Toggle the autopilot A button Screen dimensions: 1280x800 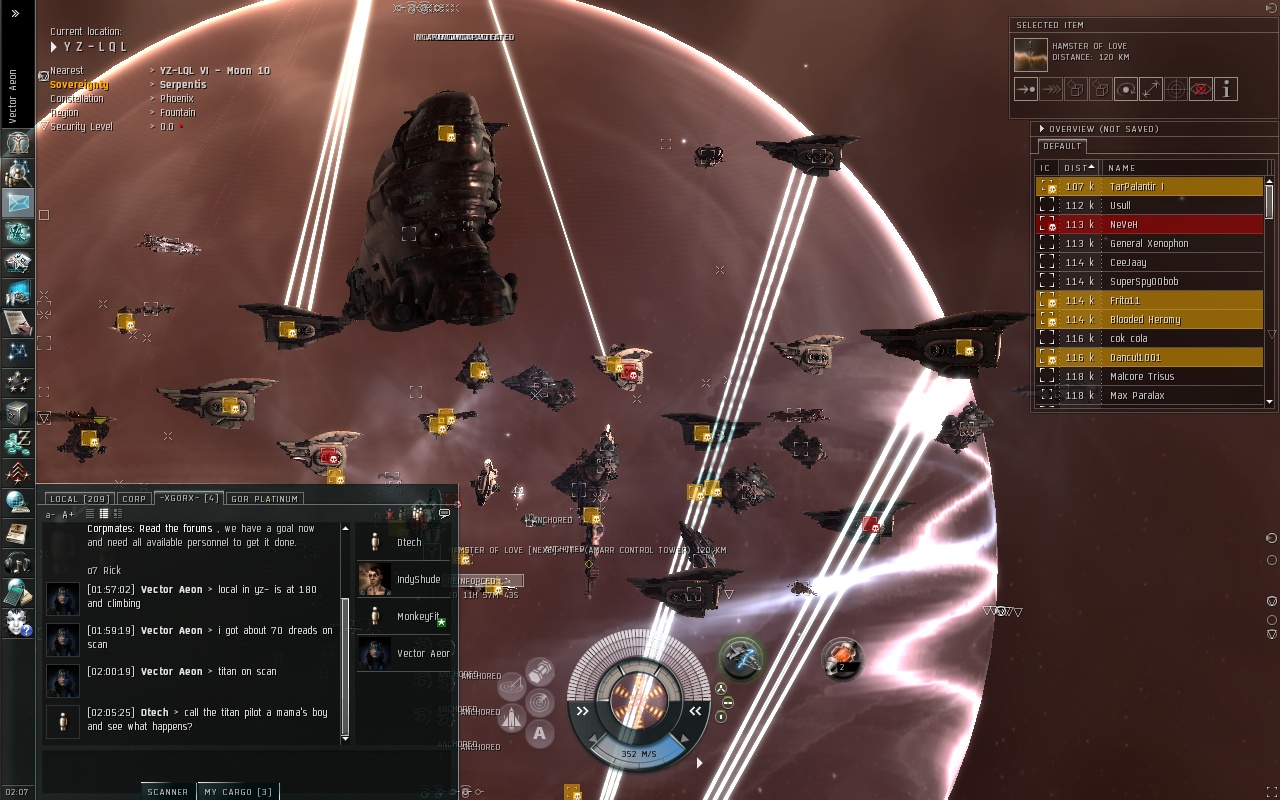[x=540, y=734]
